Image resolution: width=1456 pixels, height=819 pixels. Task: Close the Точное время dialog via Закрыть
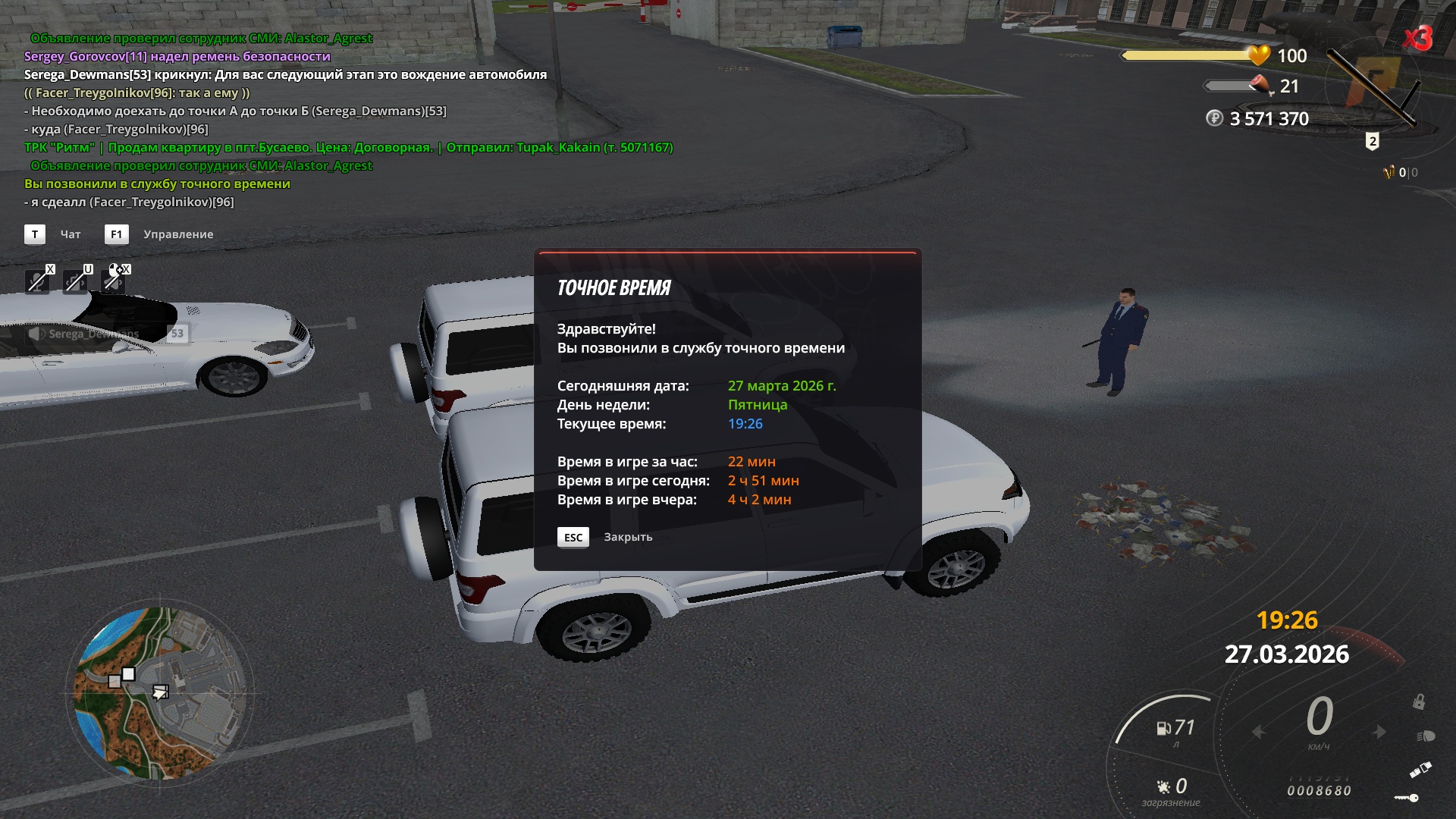[x=627, y=537]
